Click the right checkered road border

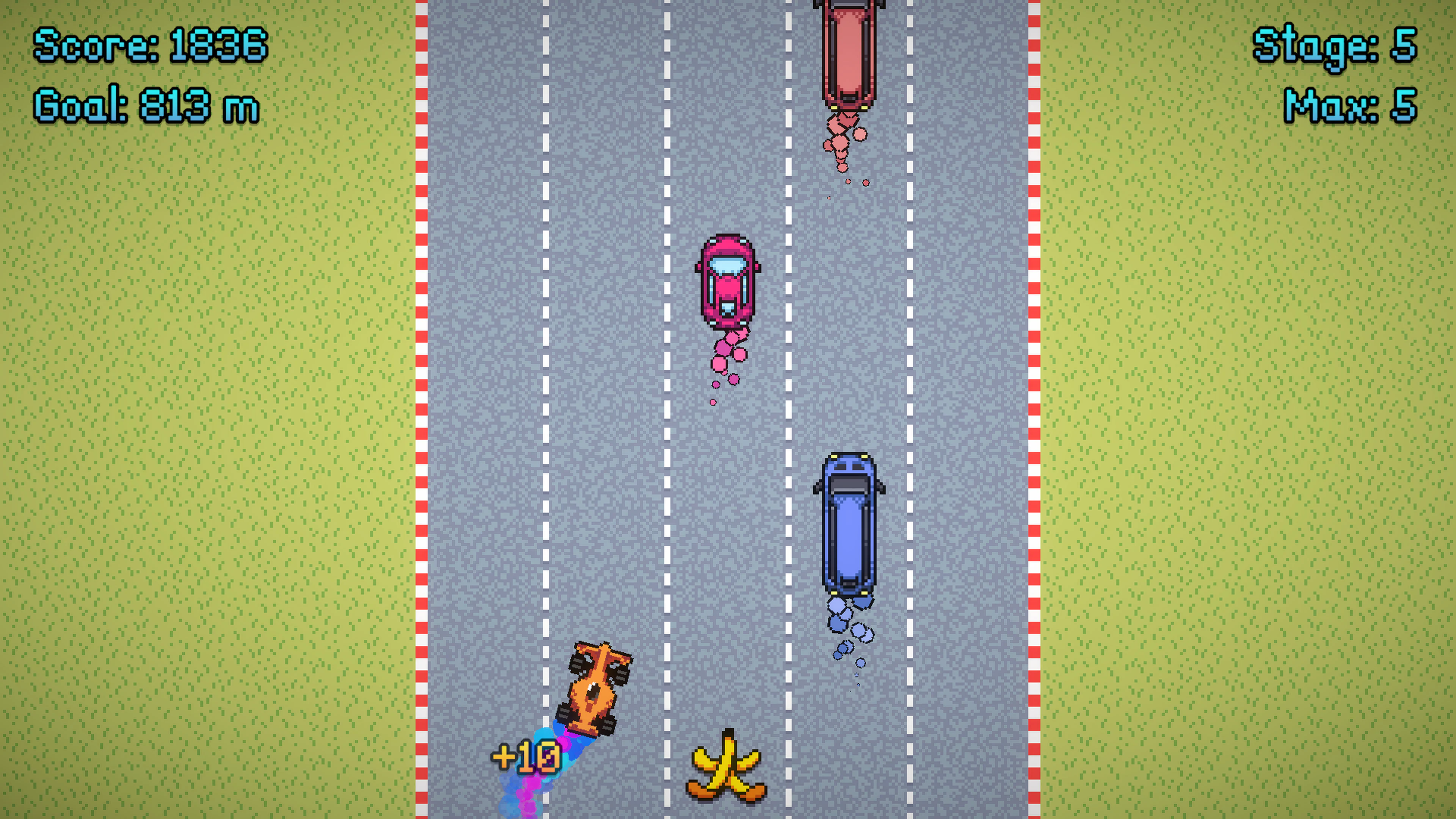pos(1034,395)
